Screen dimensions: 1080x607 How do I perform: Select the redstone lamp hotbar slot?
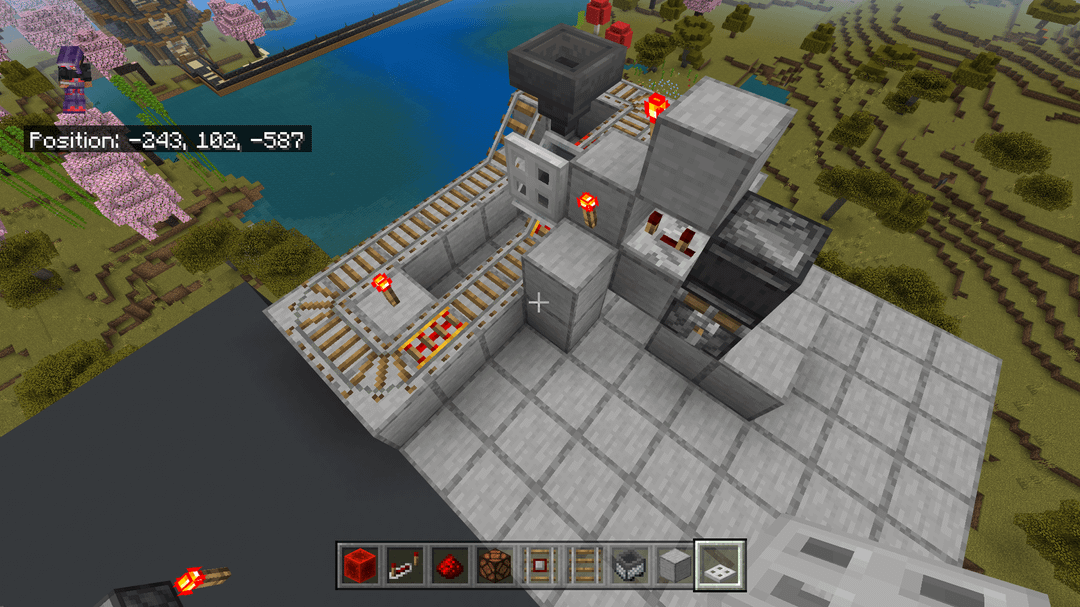point(492,564)
